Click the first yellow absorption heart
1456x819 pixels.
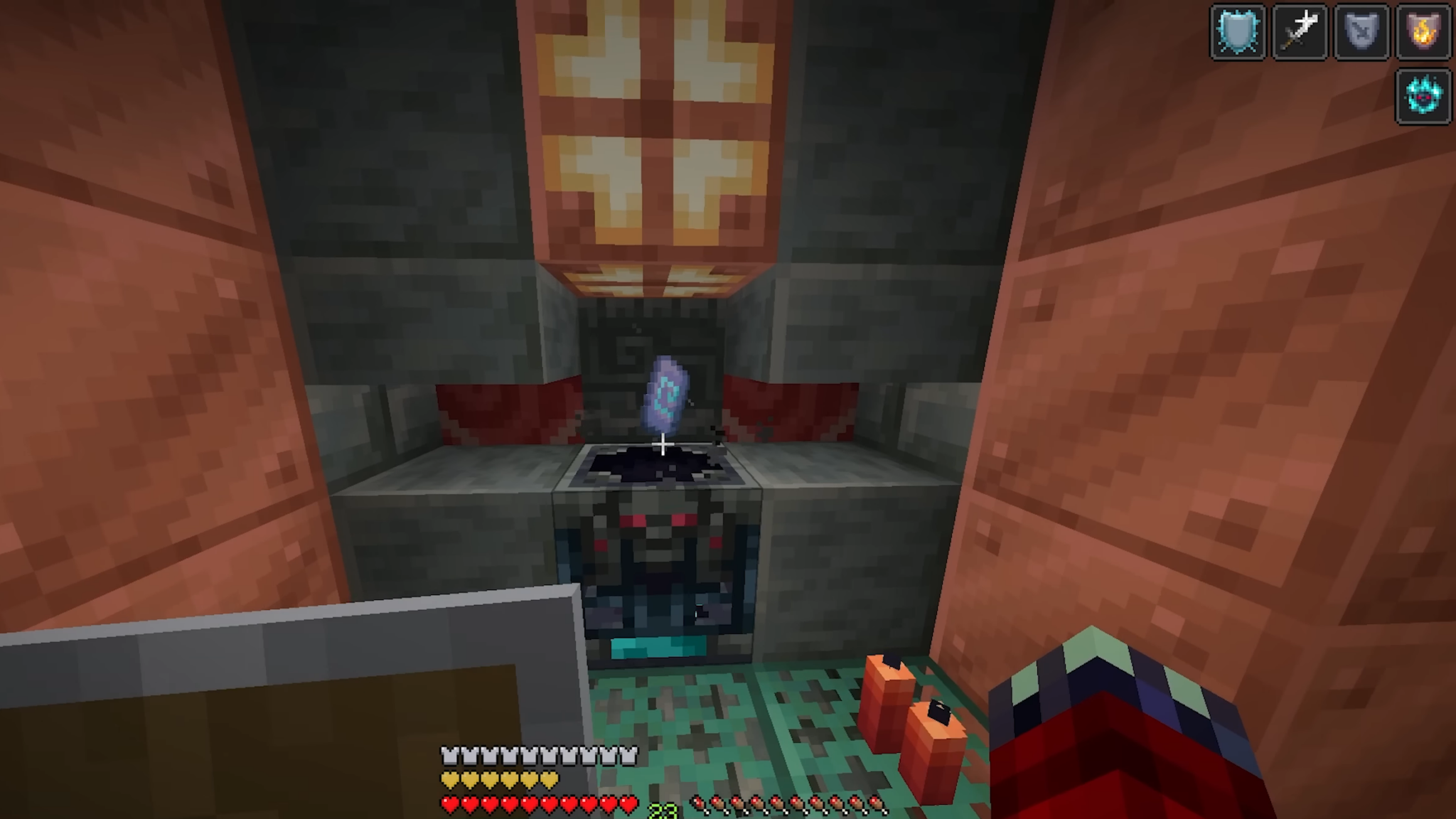coord(448,778)
